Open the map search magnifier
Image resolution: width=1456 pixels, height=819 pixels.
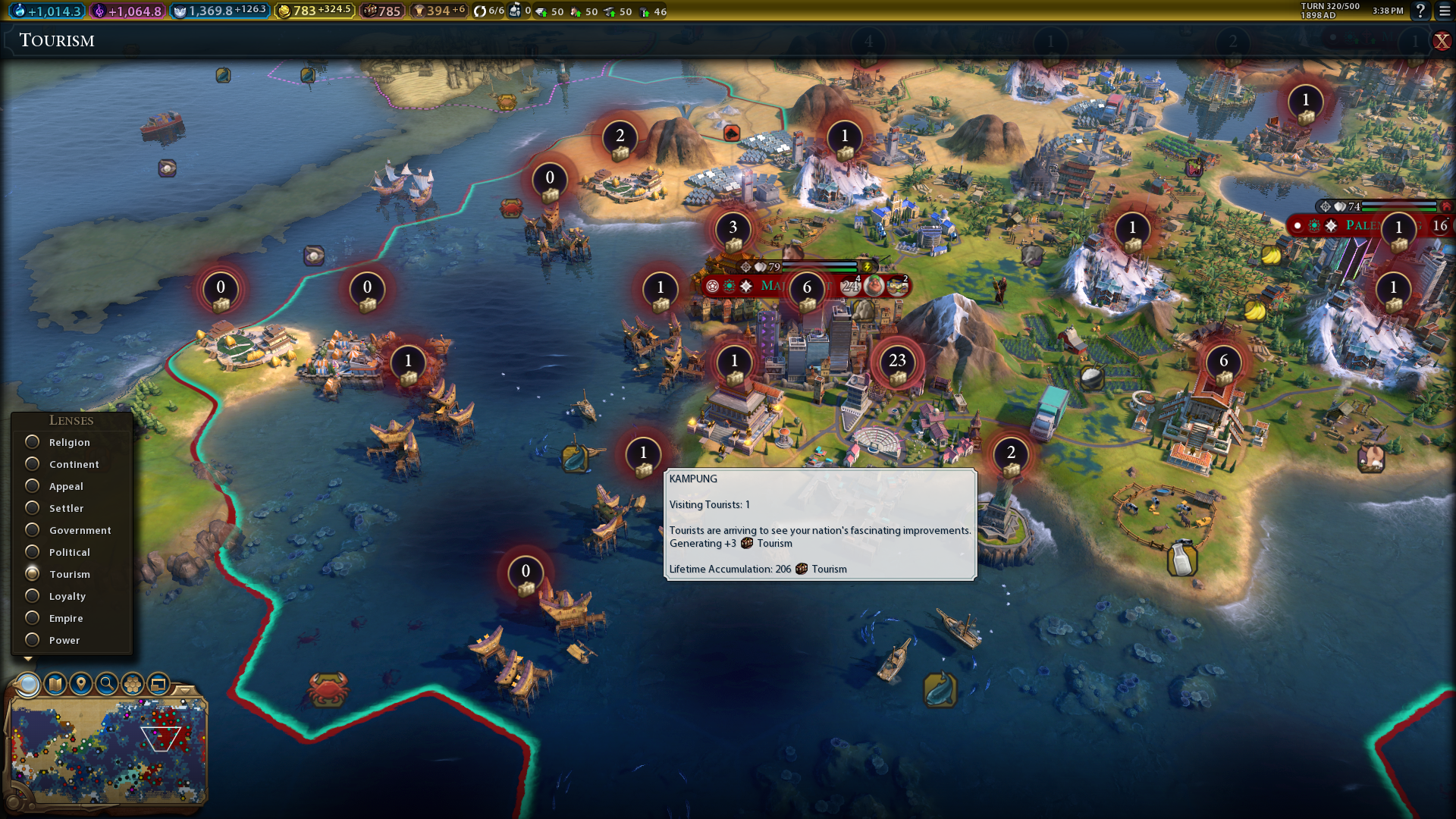point(107,684)
